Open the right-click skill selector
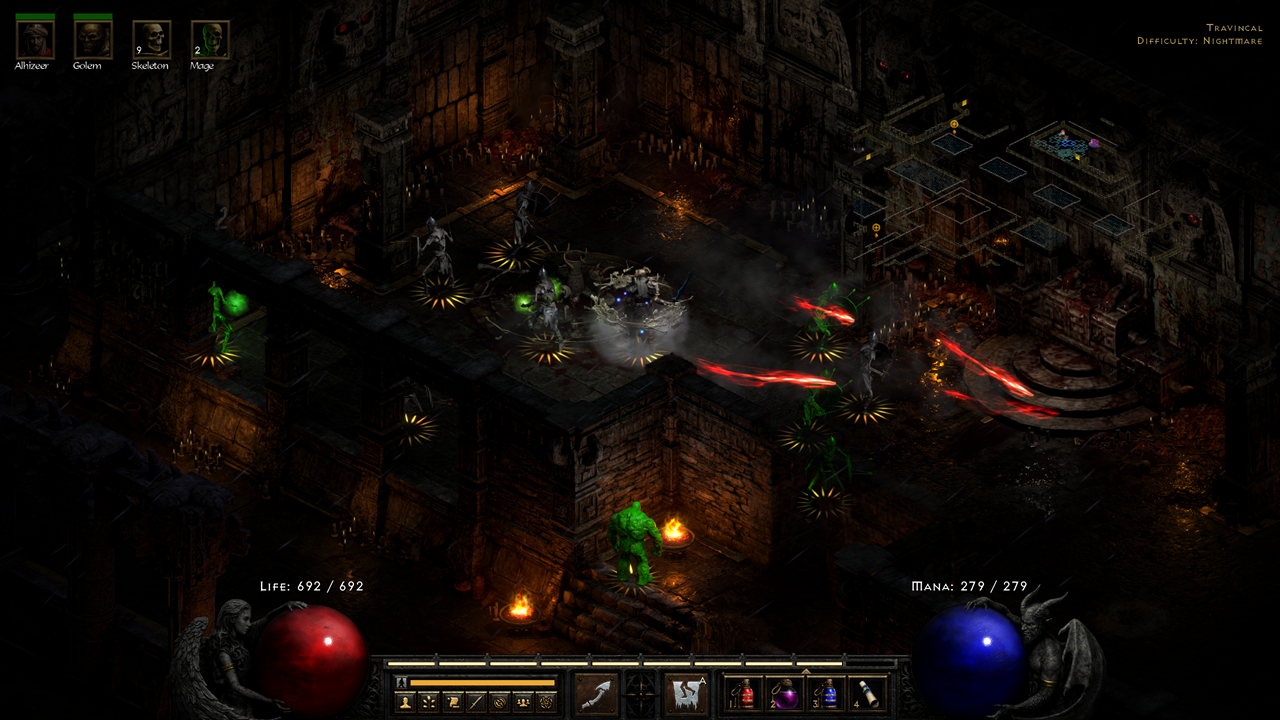 (x=686, y=694)
